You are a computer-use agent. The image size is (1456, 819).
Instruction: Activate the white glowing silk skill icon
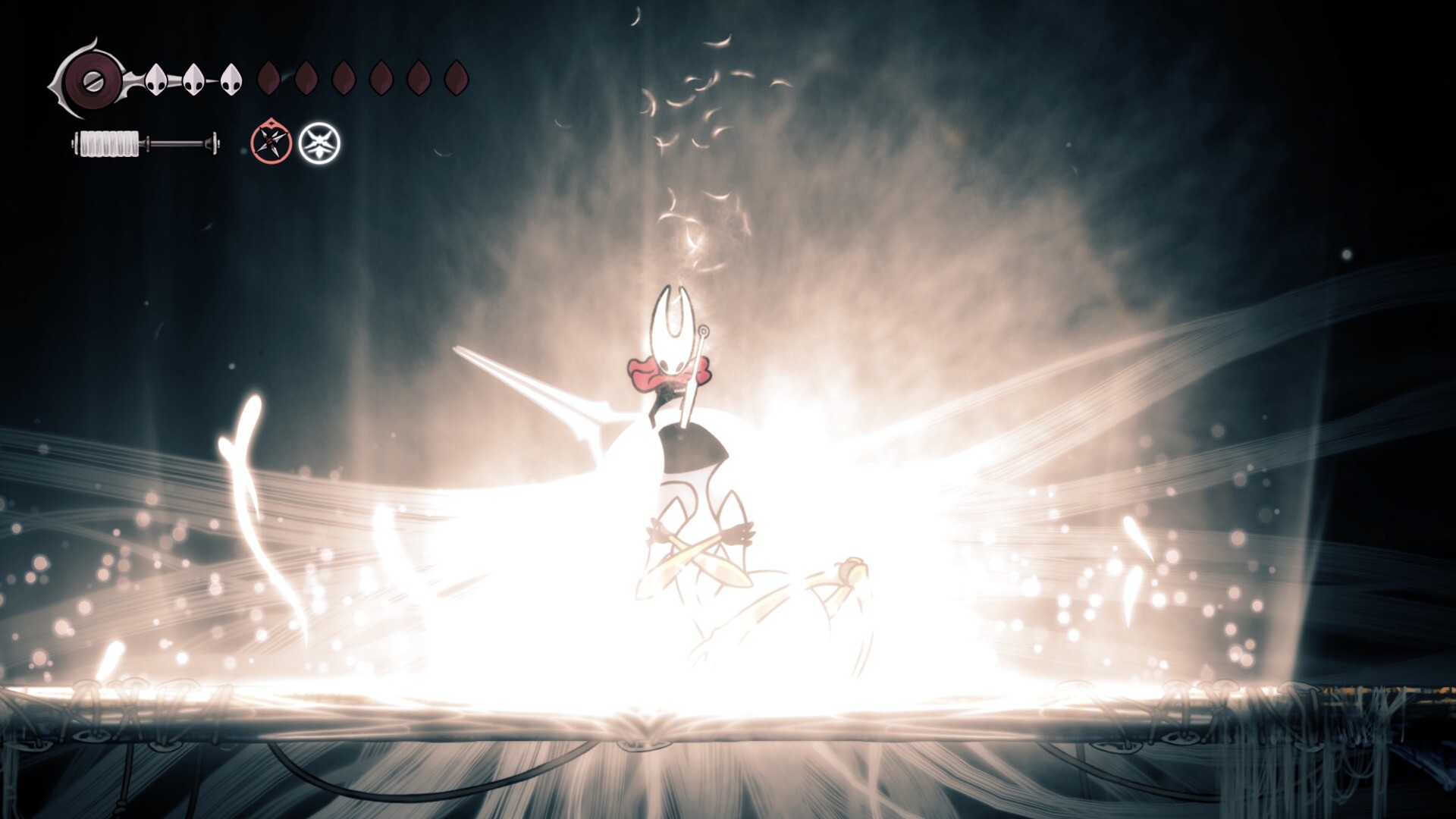point(319,143)
